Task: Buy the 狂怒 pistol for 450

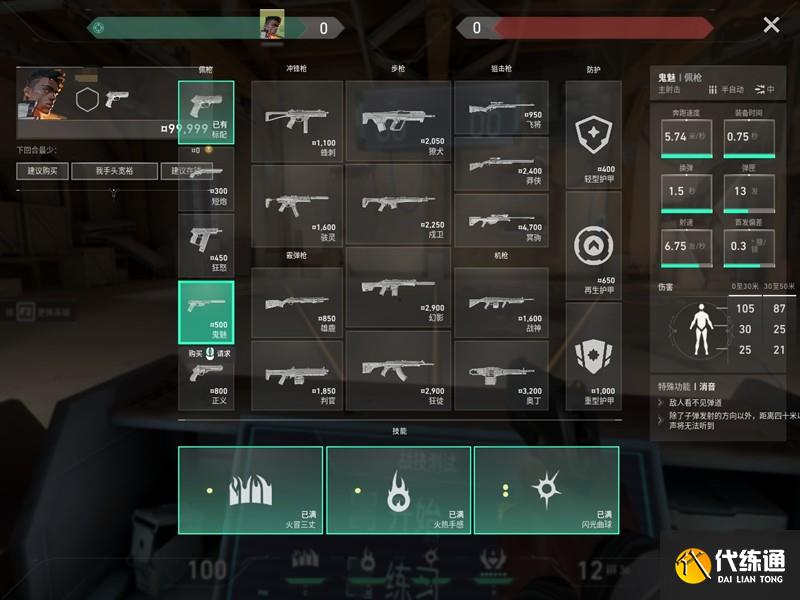Action: (x=206, y=244)
